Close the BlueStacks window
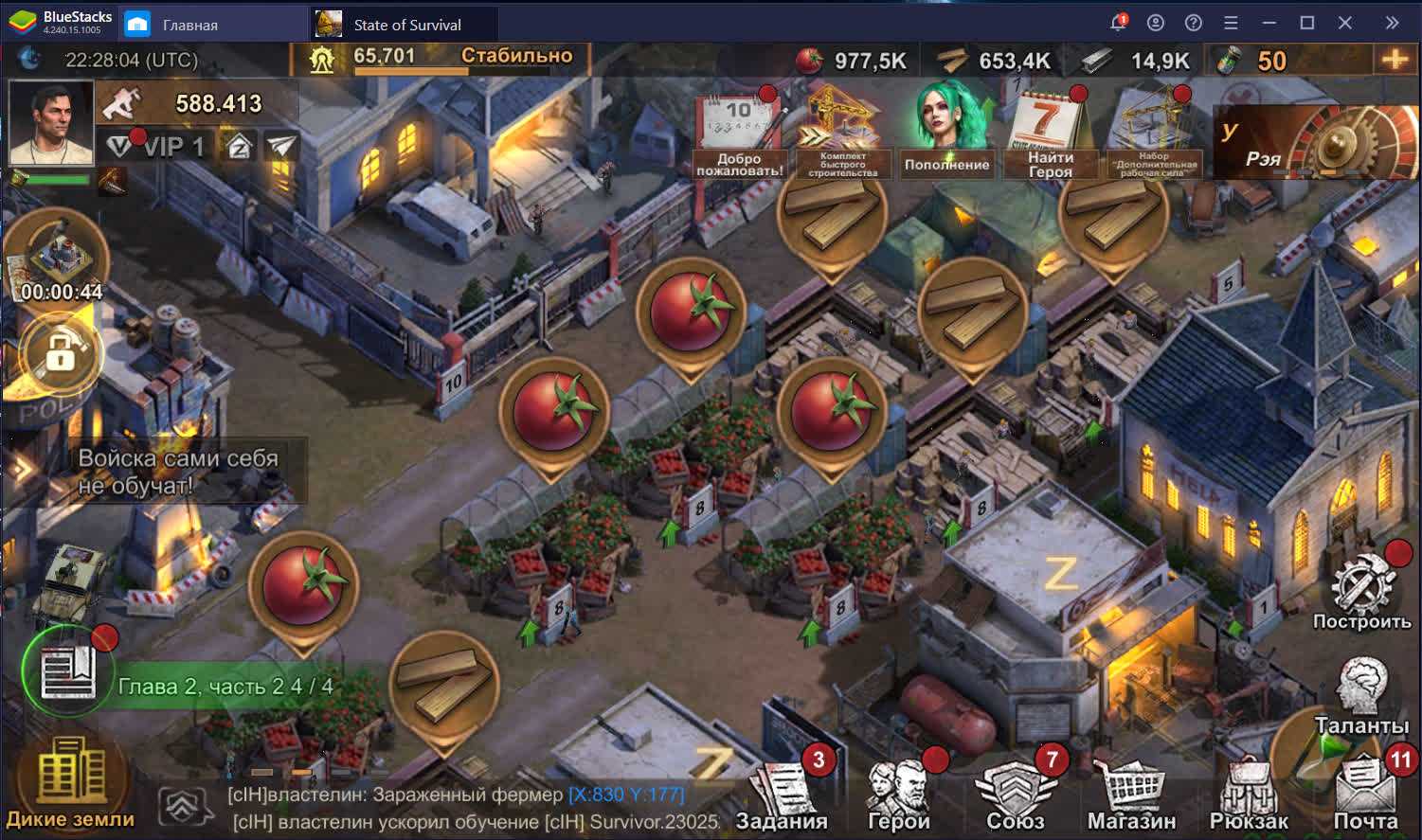The height and width of the screenshot is (840, 1422). (1344, 23)
